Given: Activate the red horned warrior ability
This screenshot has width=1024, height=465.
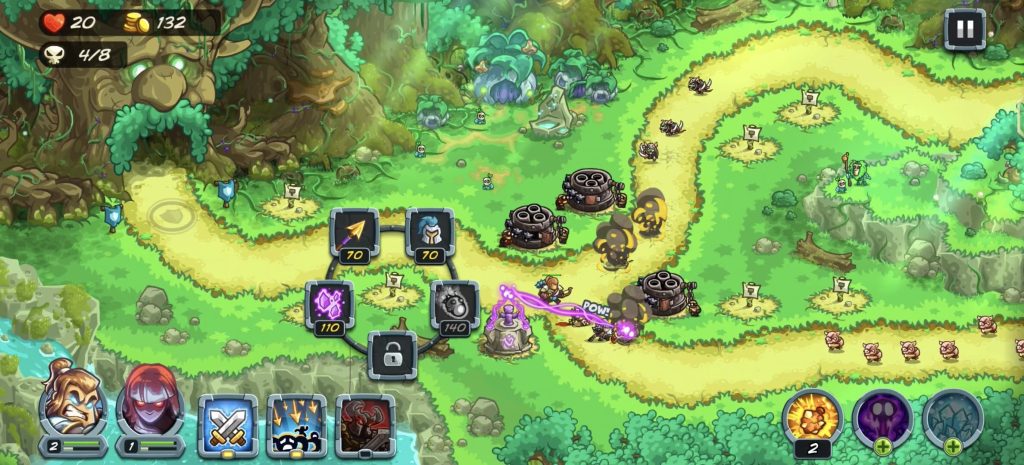Looking at the screenshot, I should [365, 423].
